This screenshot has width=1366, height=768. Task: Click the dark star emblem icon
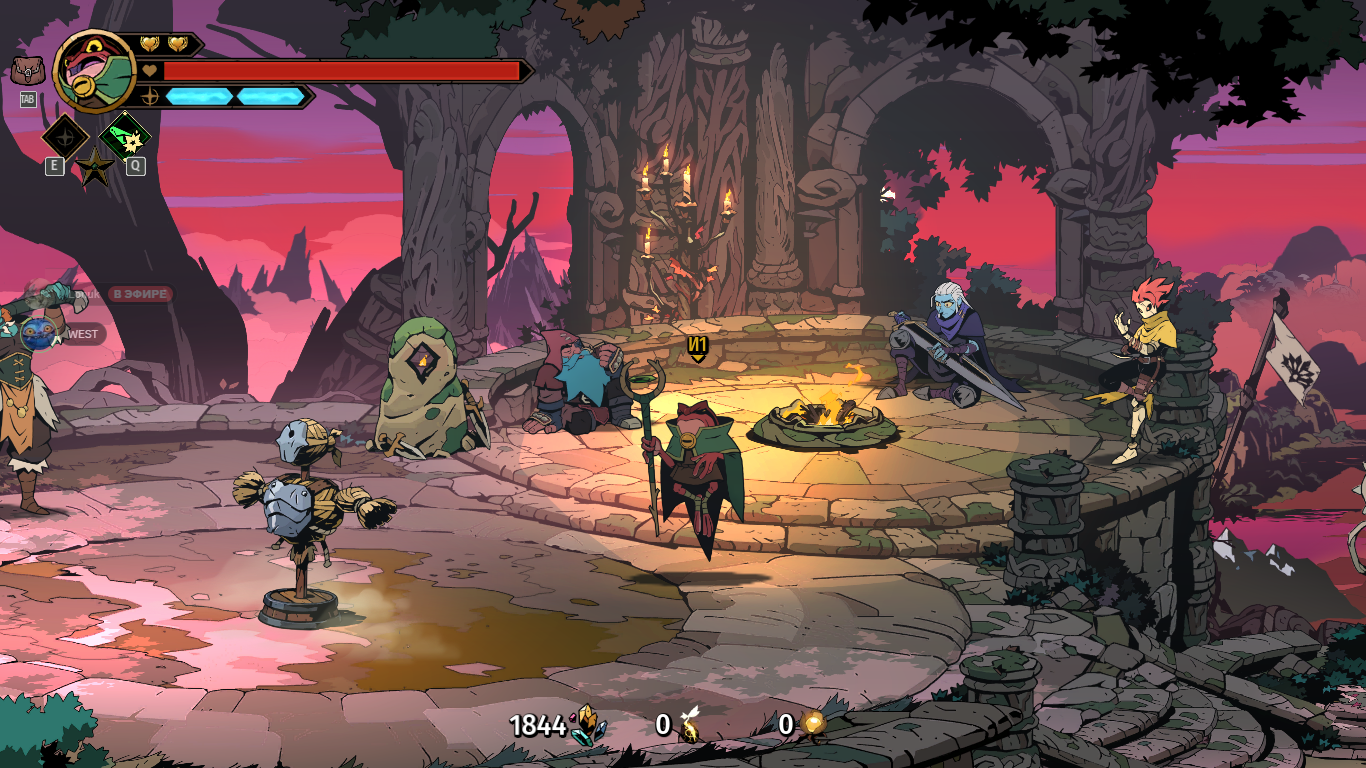coord(95,167)
